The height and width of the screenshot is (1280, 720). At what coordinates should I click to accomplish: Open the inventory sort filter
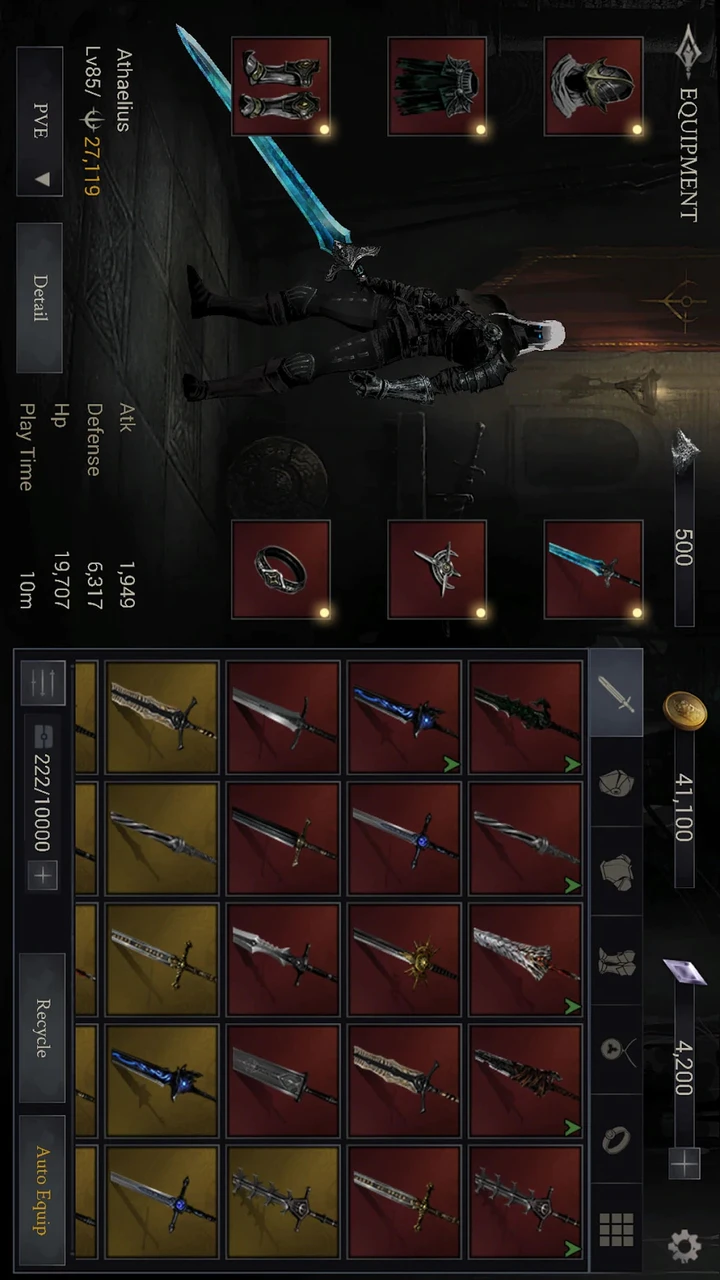pyautogui.click(x=42, y=684)
